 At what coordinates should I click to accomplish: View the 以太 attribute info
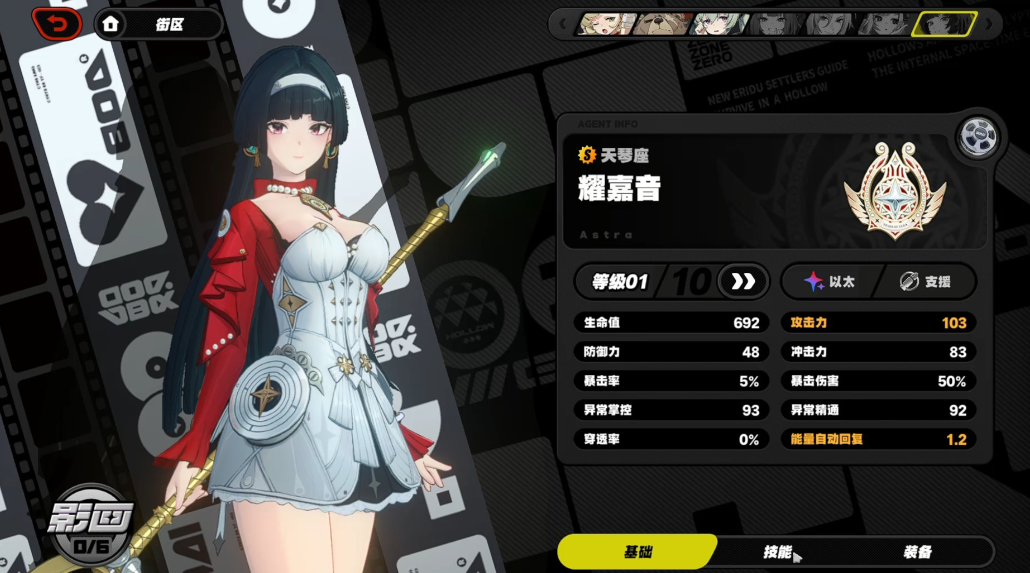(829, 282)
